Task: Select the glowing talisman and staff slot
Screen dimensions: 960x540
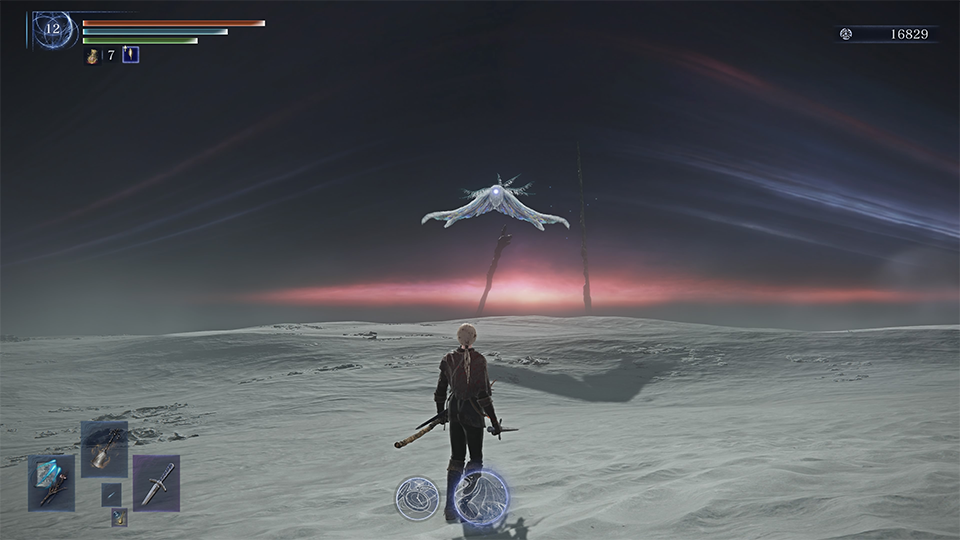Action: coord(51,483)
